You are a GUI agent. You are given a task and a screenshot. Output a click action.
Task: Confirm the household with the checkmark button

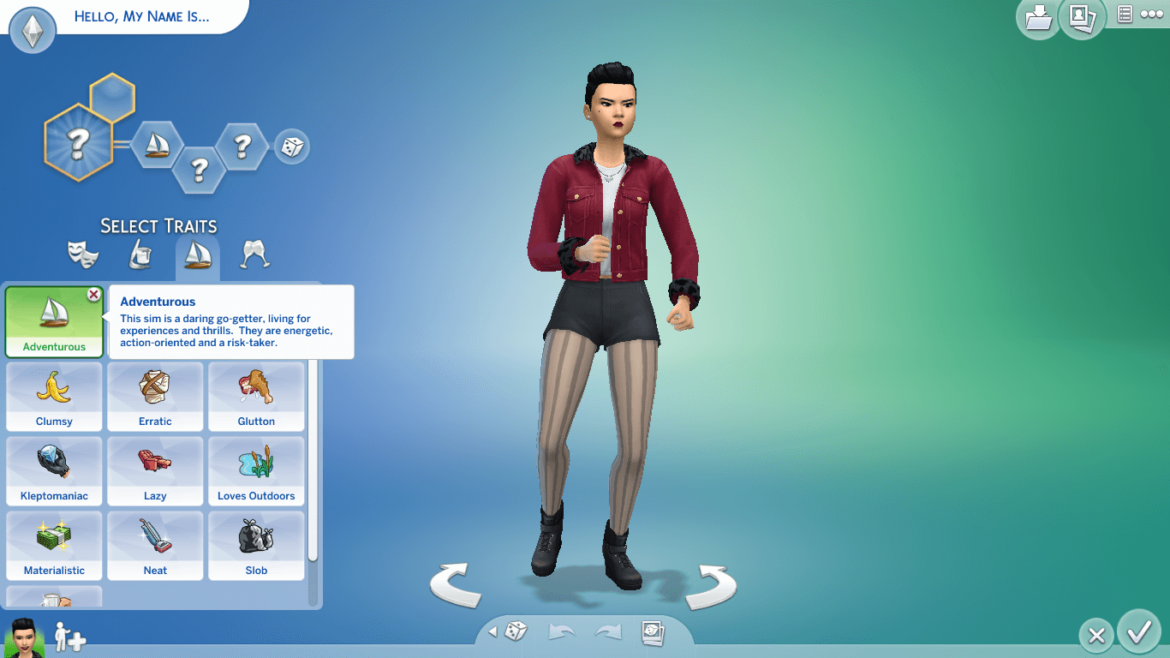(1138, 632)
